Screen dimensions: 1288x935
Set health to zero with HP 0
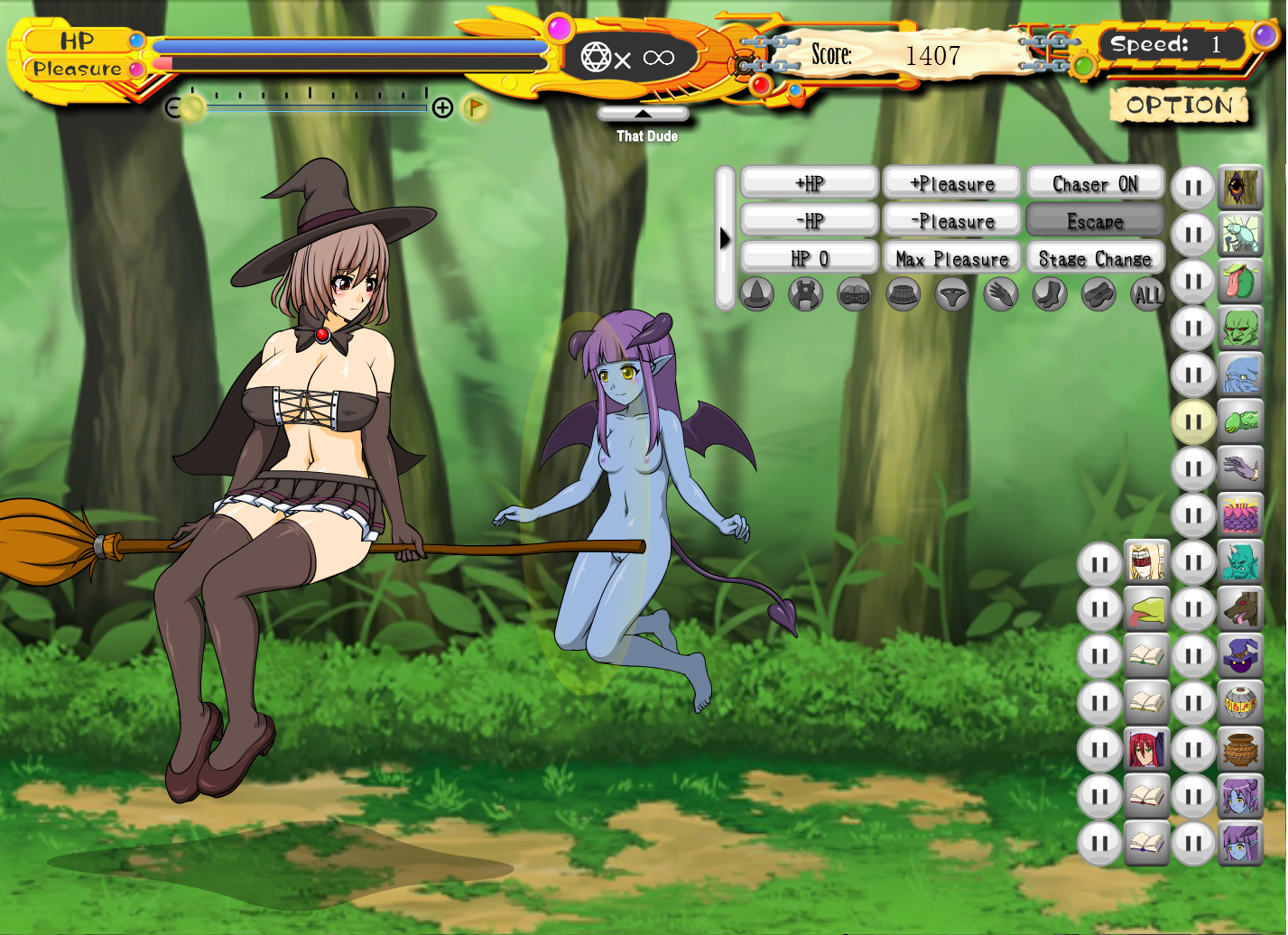point(810,259)
